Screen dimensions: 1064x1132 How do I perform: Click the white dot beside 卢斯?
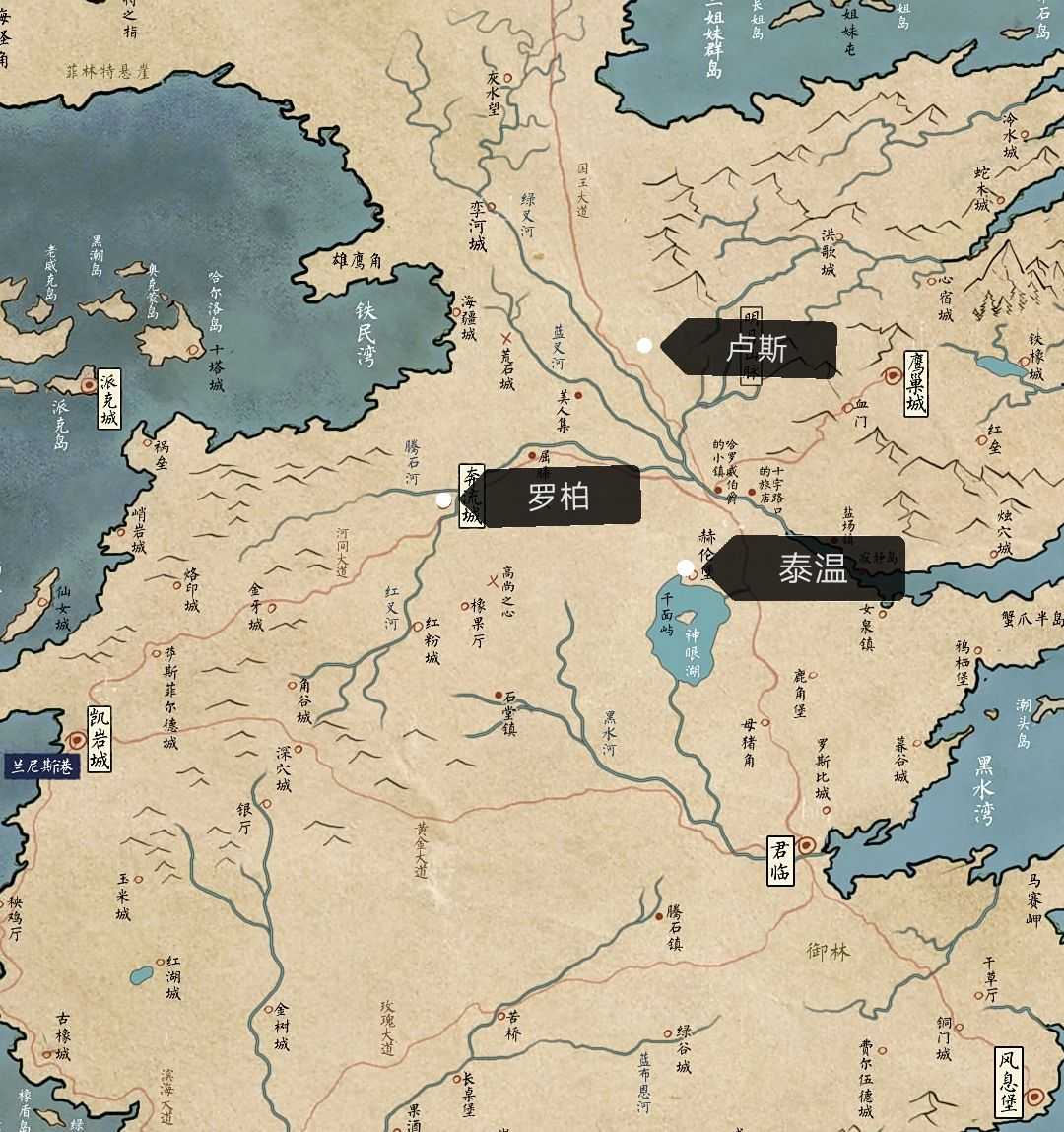(x=644, y=345)
